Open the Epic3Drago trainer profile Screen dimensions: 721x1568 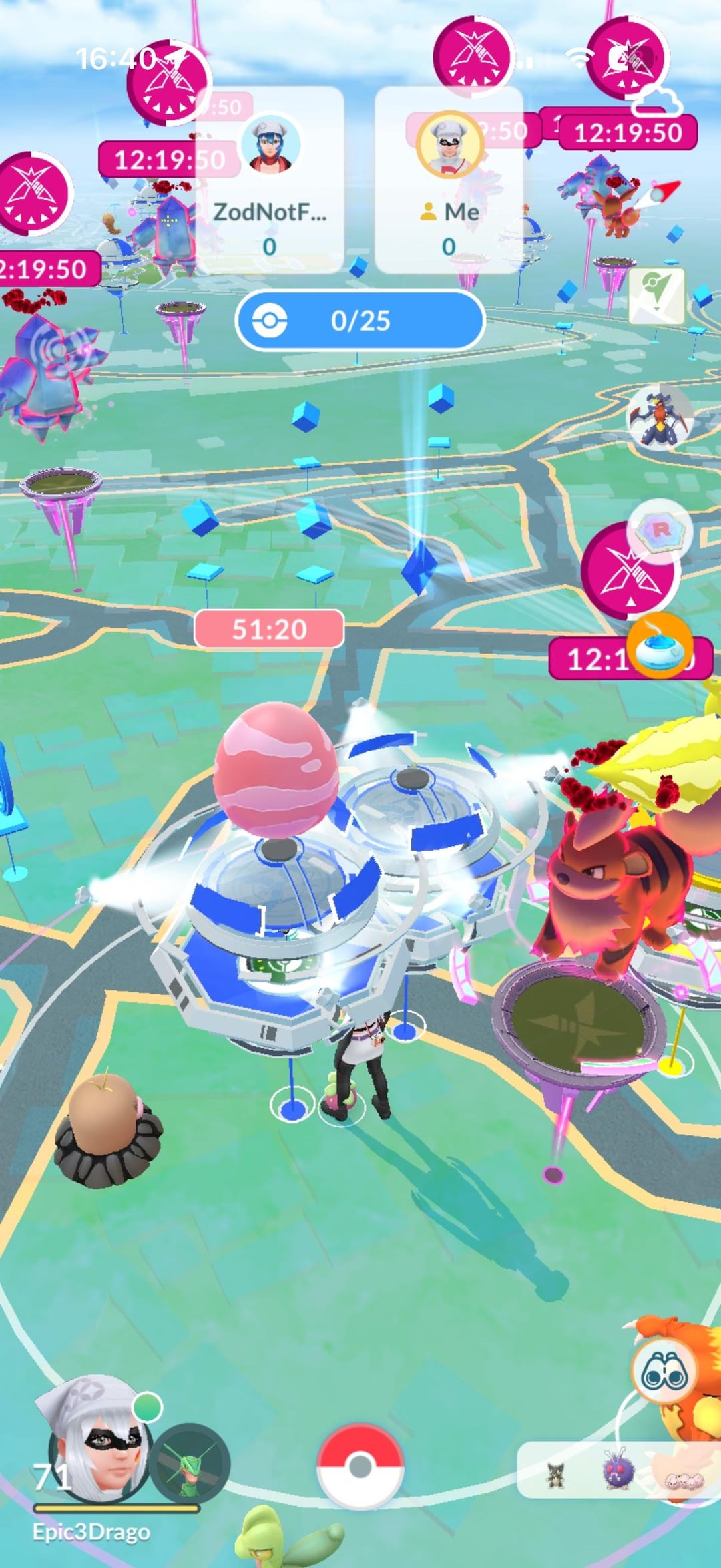tap(93, 1436)
